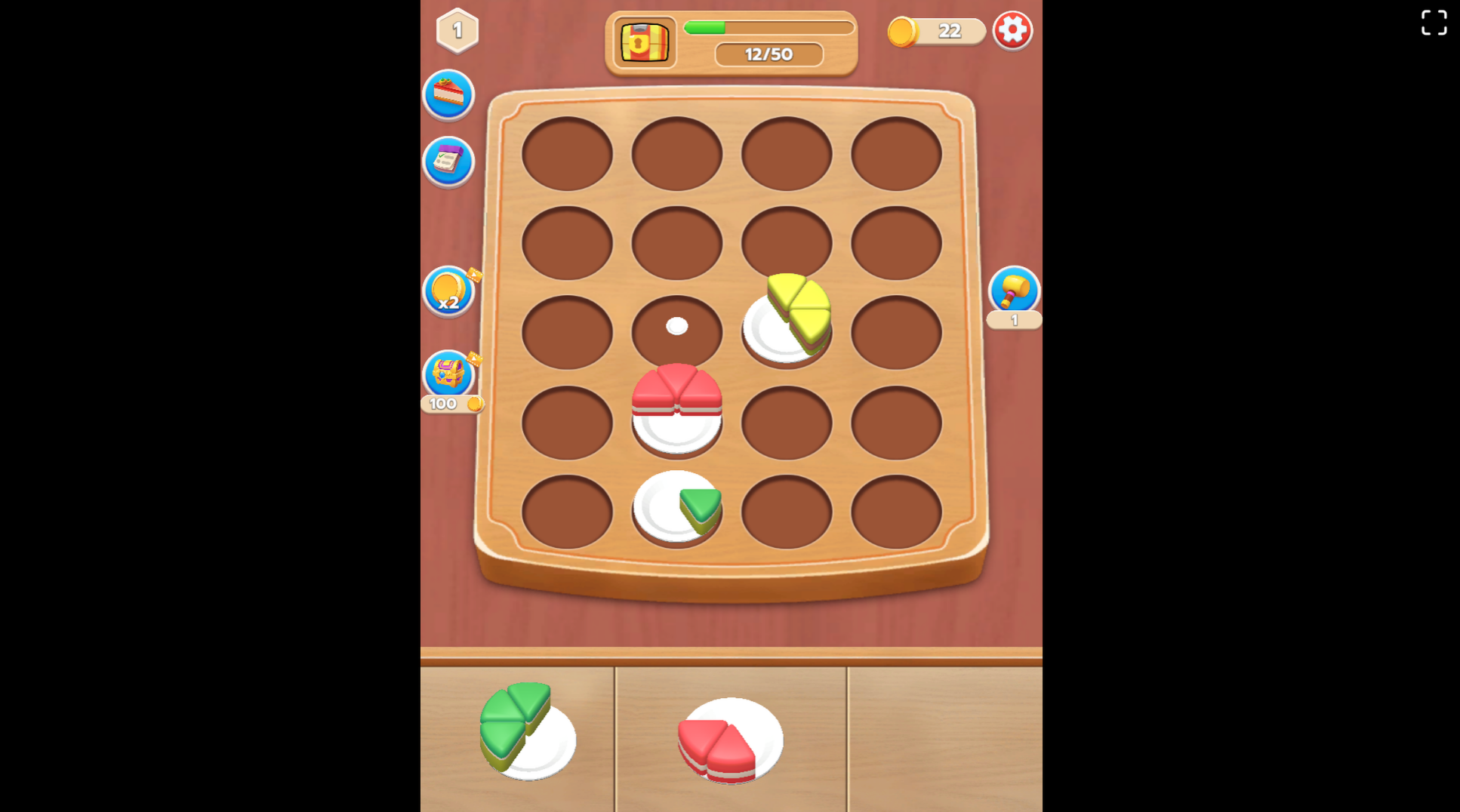Click the green chest progress bar

pyautogui.click(x=768, y=27)
